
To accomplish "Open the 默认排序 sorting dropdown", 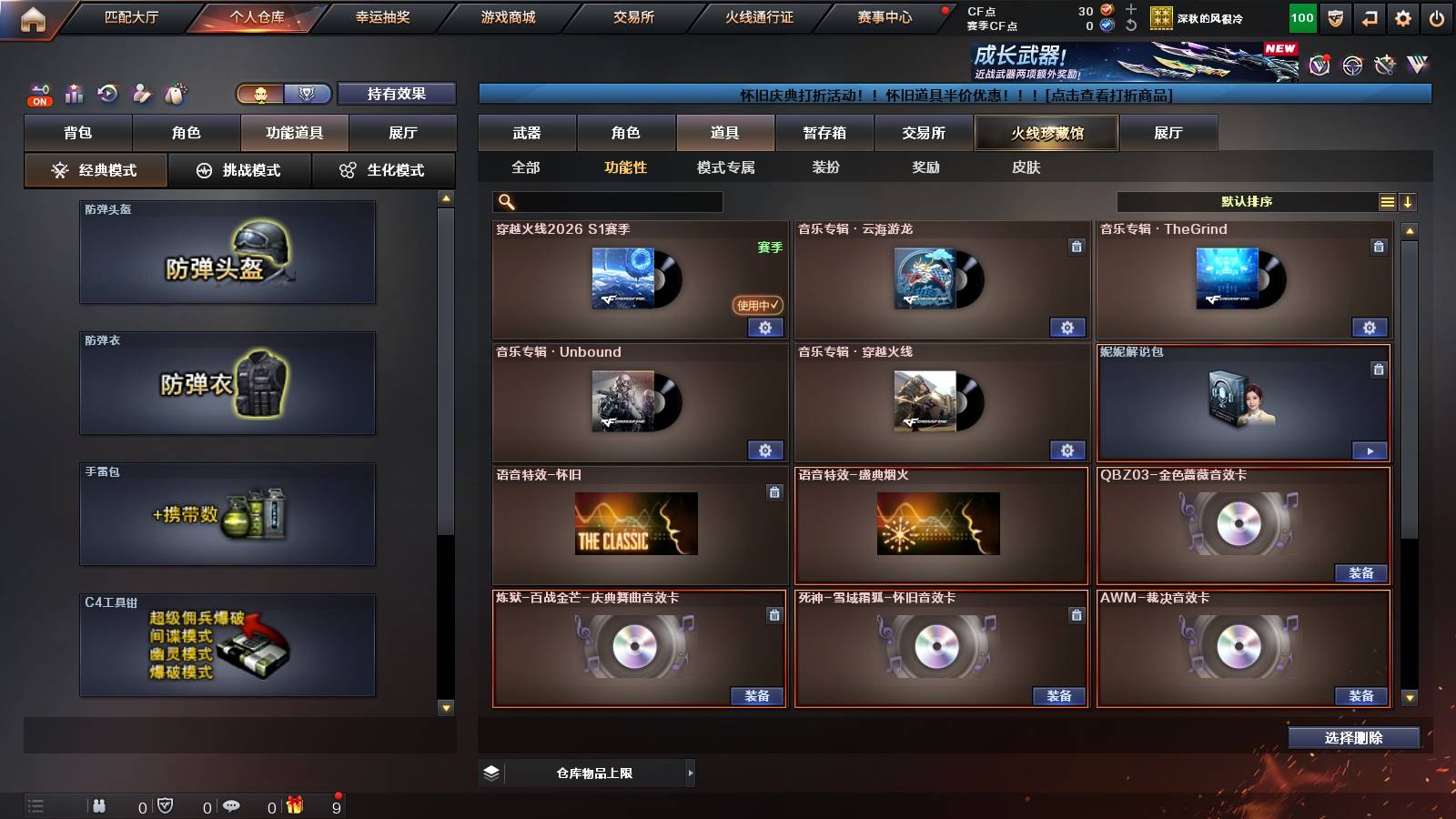I will coord(1247,201).
